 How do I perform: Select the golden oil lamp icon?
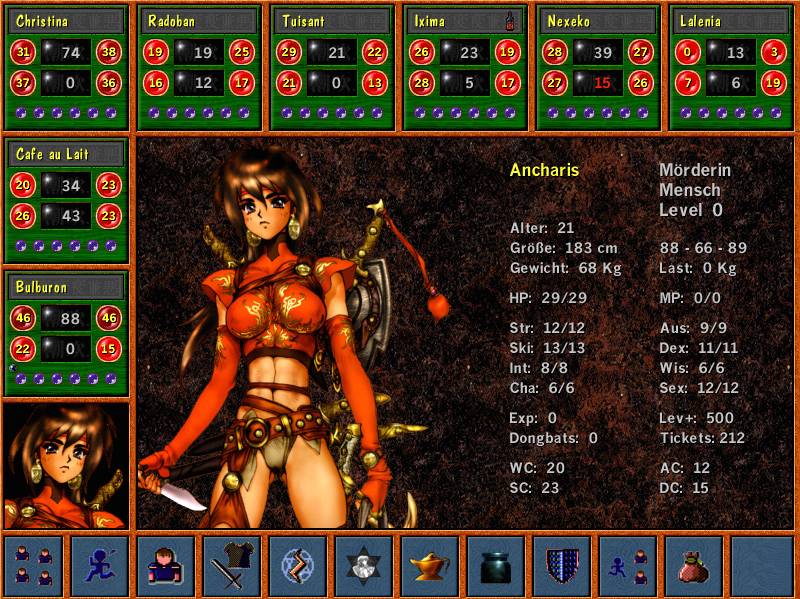[x=430, y=566]
